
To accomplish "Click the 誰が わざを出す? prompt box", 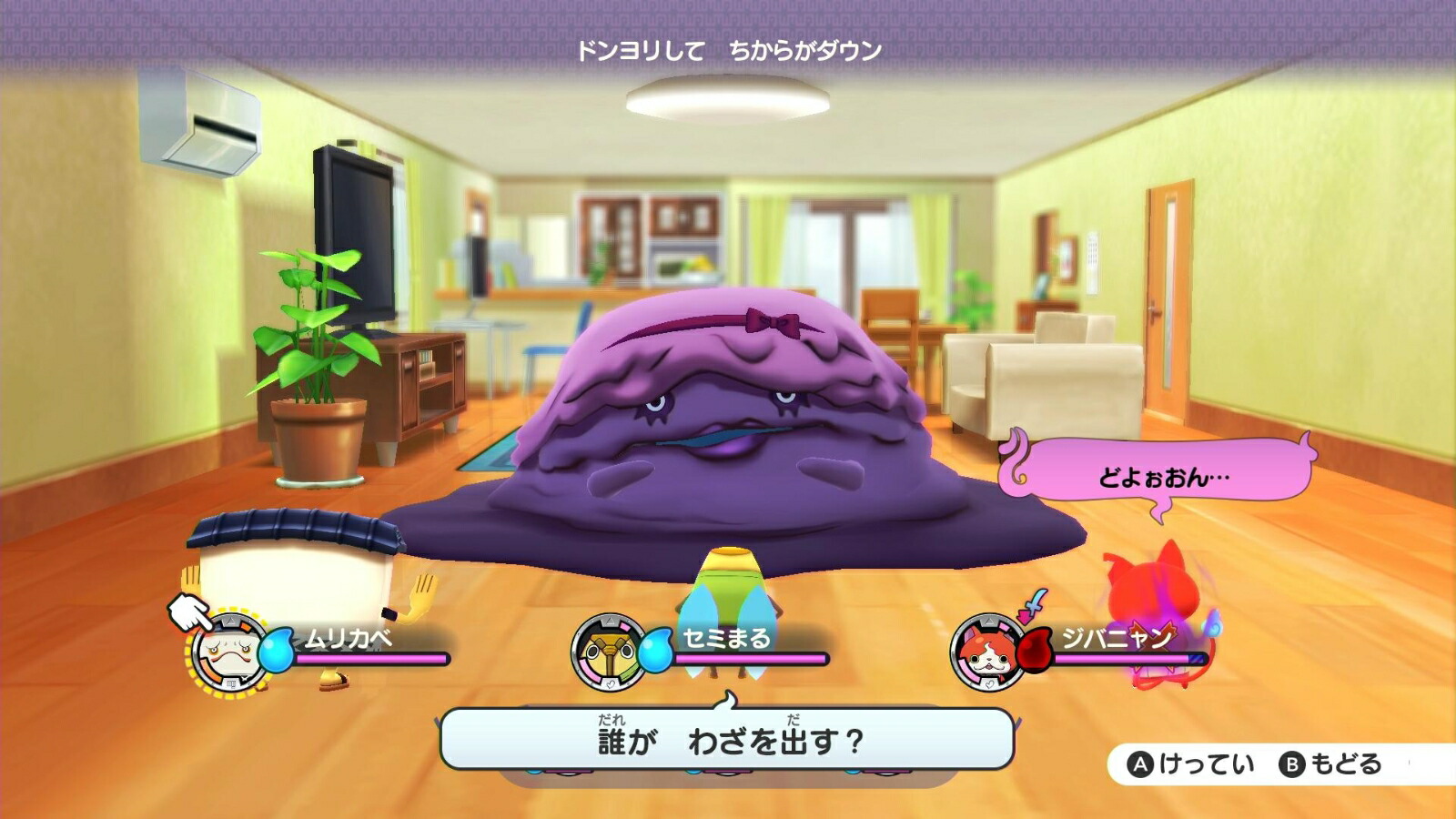I will tap(728, 739).
